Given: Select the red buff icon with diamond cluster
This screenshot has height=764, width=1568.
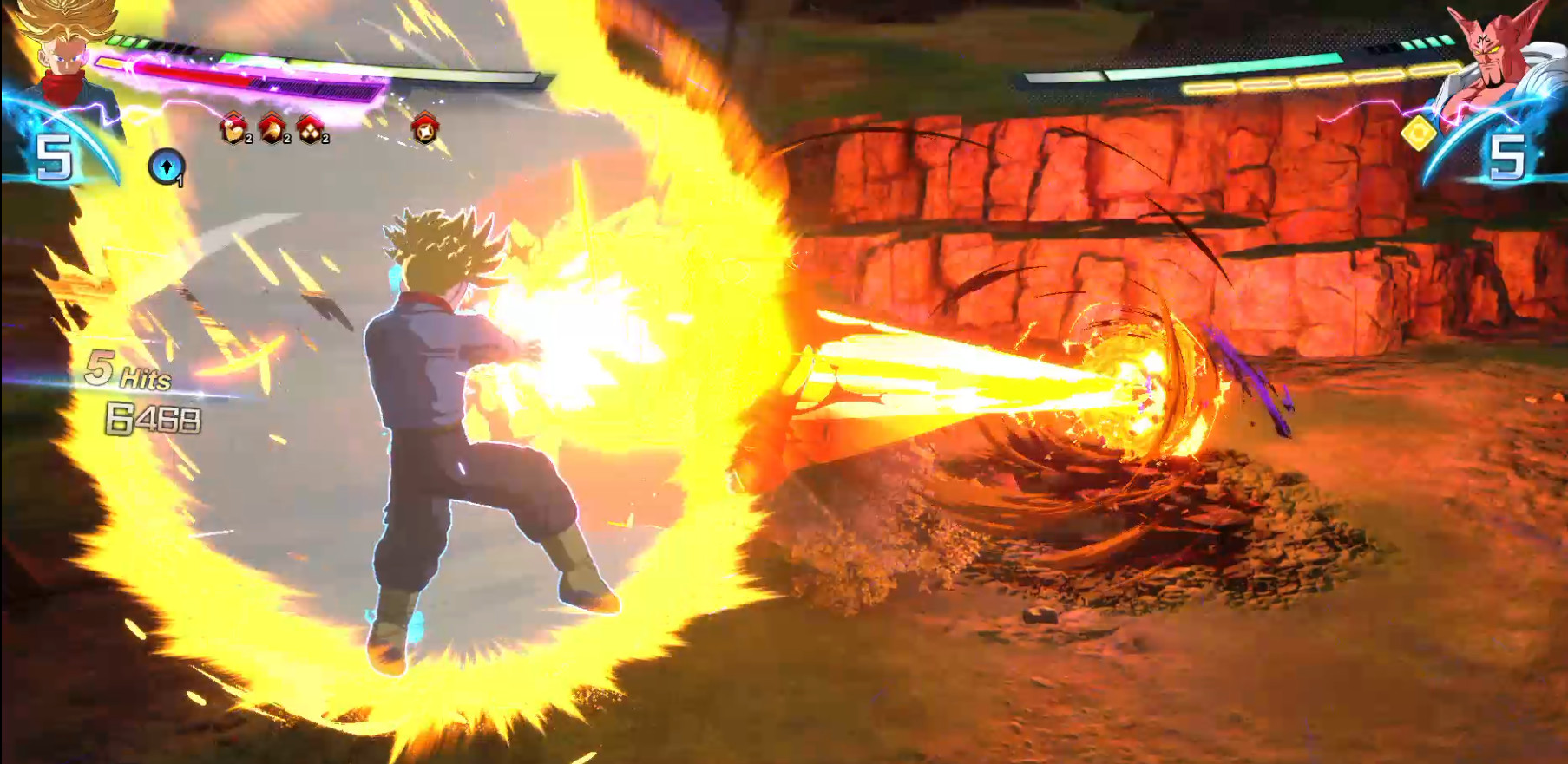Looking at the screenshot, I should (309, 131).
